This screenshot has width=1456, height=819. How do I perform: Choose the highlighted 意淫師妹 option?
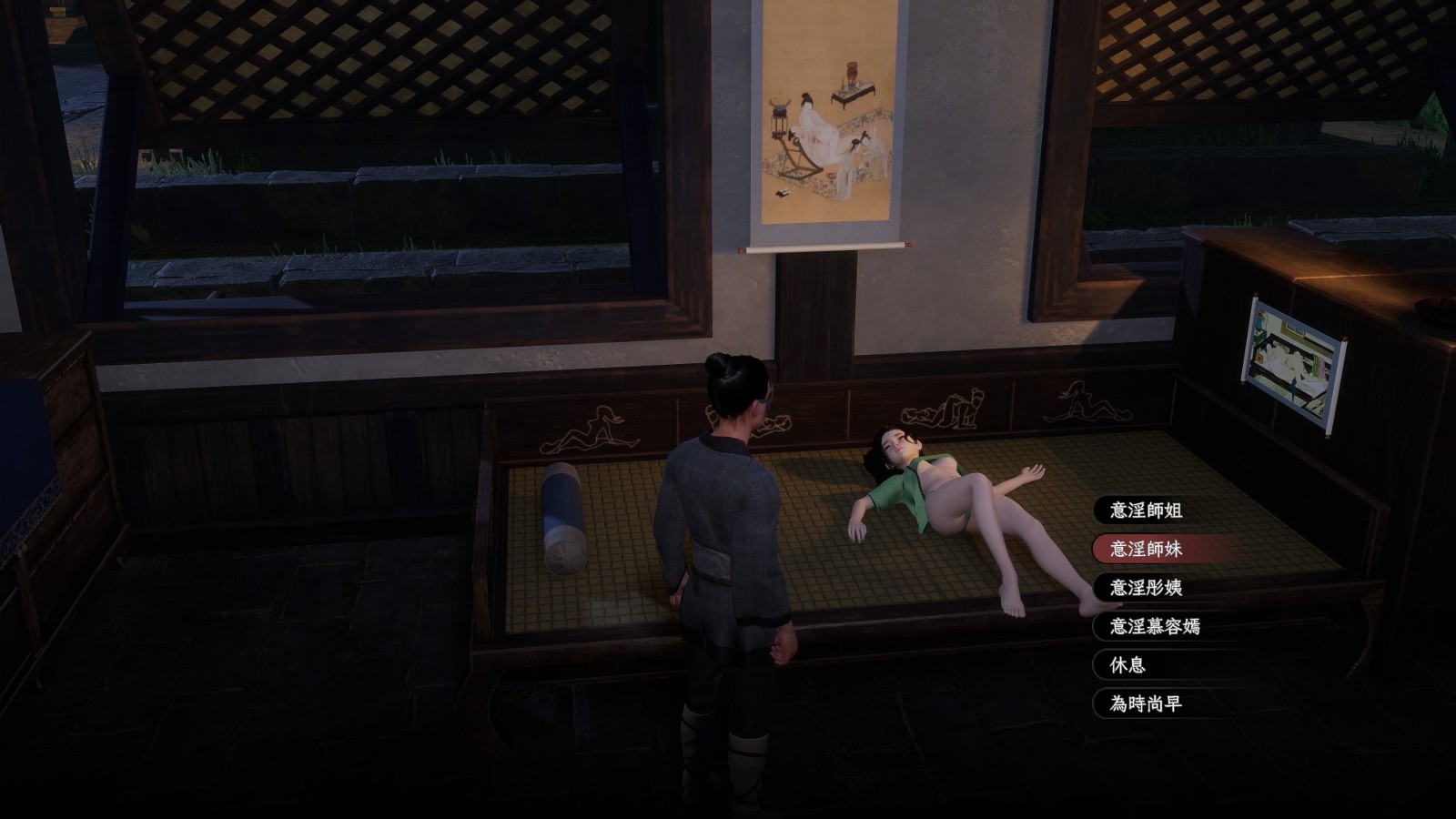(x=1146, y=549)
